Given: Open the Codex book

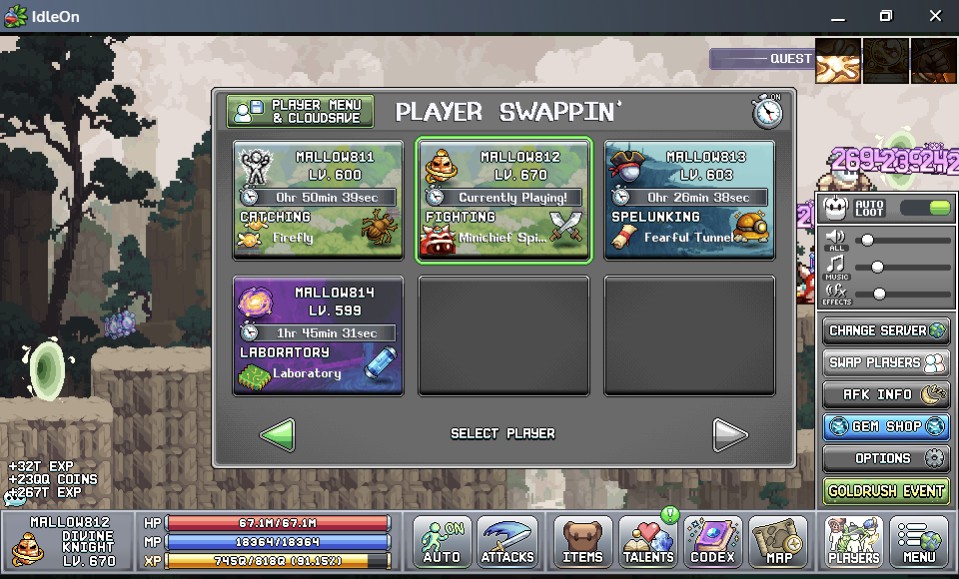Looking at the screenshot, I should click(712, 543).
